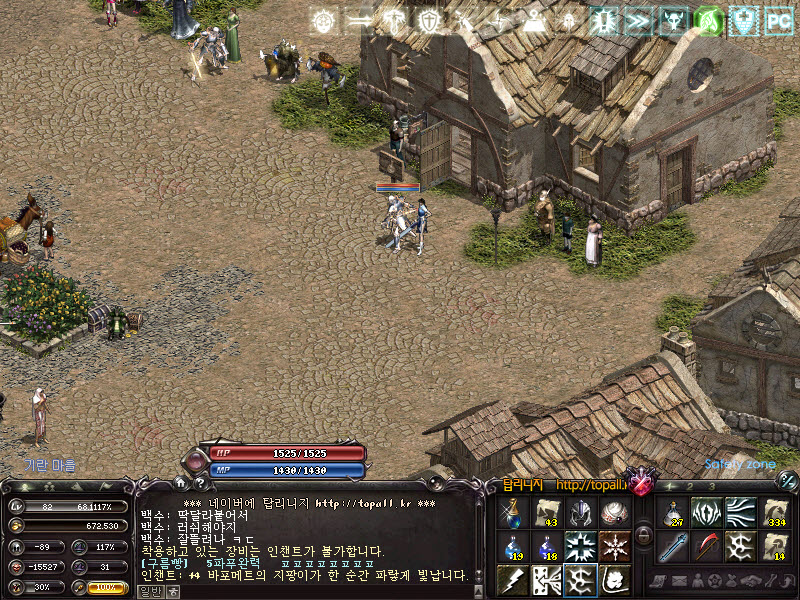Select the scroll stack showing 43
Viewport: 800px width, 600px height.
click(545, 513)
